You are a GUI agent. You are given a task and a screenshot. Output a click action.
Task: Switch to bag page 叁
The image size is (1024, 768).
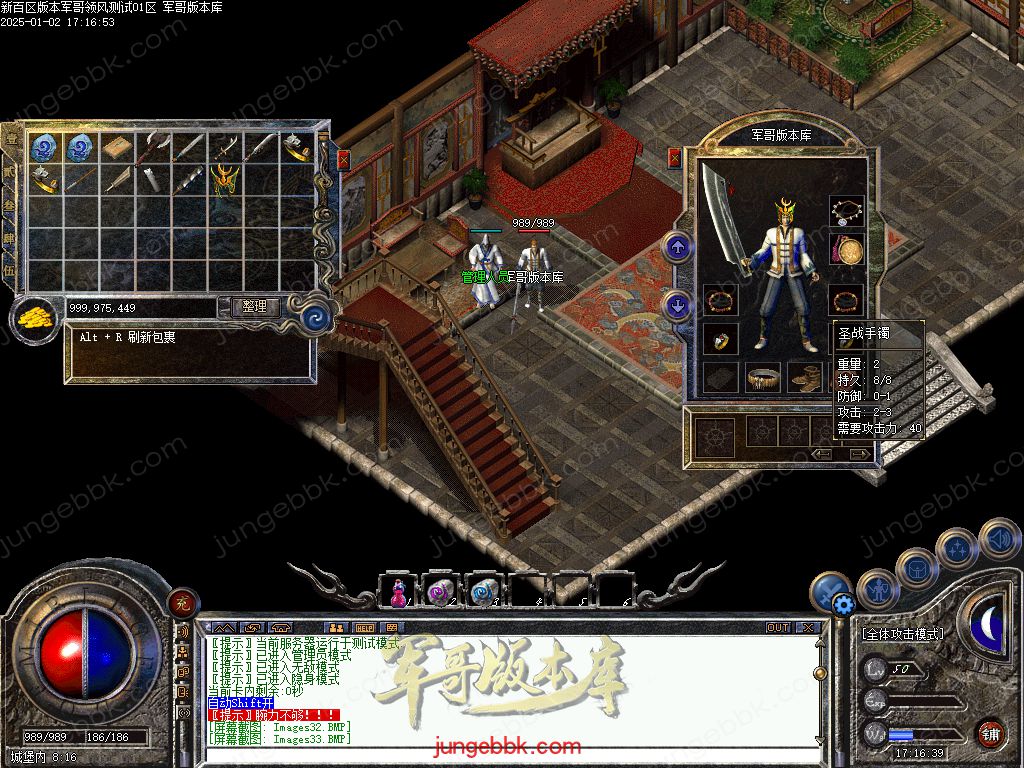[10, 205]
